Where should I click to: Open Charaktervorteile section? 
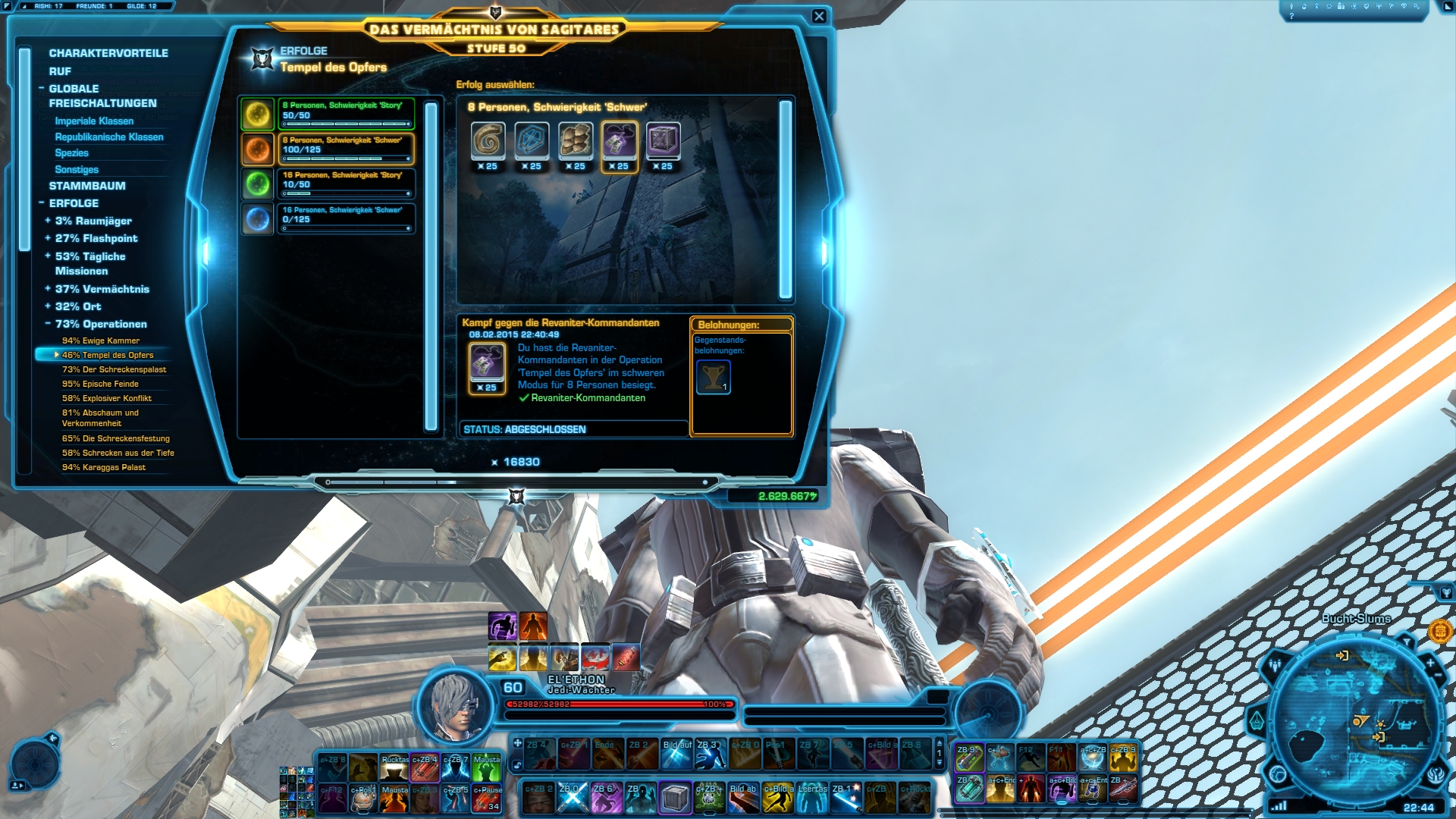pyautogui.click(x=108, y=53)
